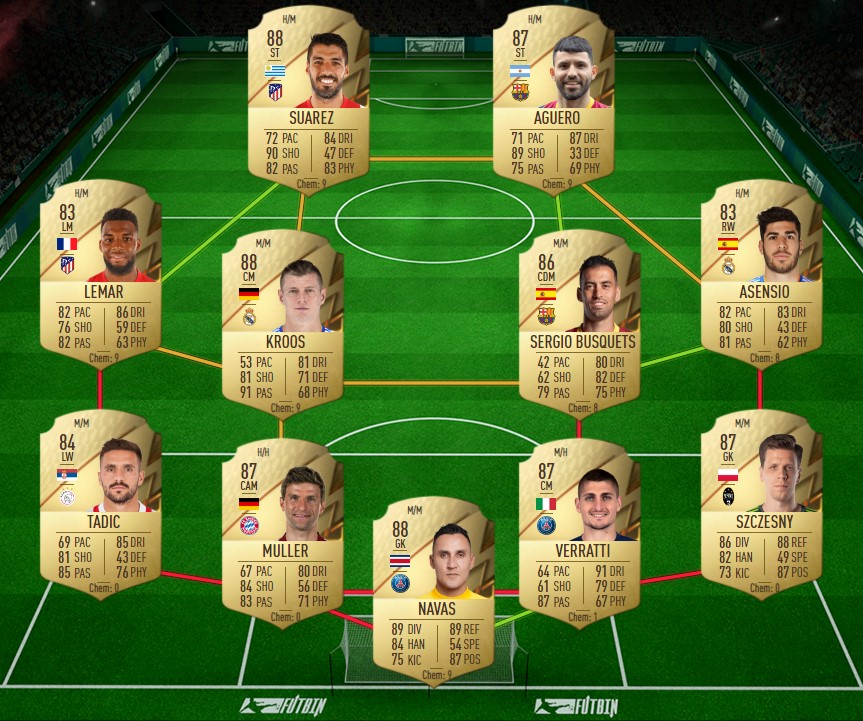Choose the Lemar left midfielder card
This screenshot has height=721, width=863.
click(100, 273)
